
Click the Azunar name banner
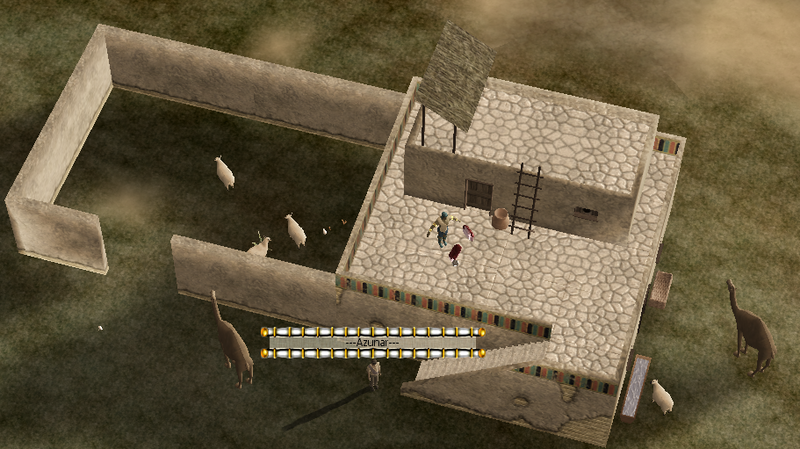pyautogui.click(x=372, y=342)
